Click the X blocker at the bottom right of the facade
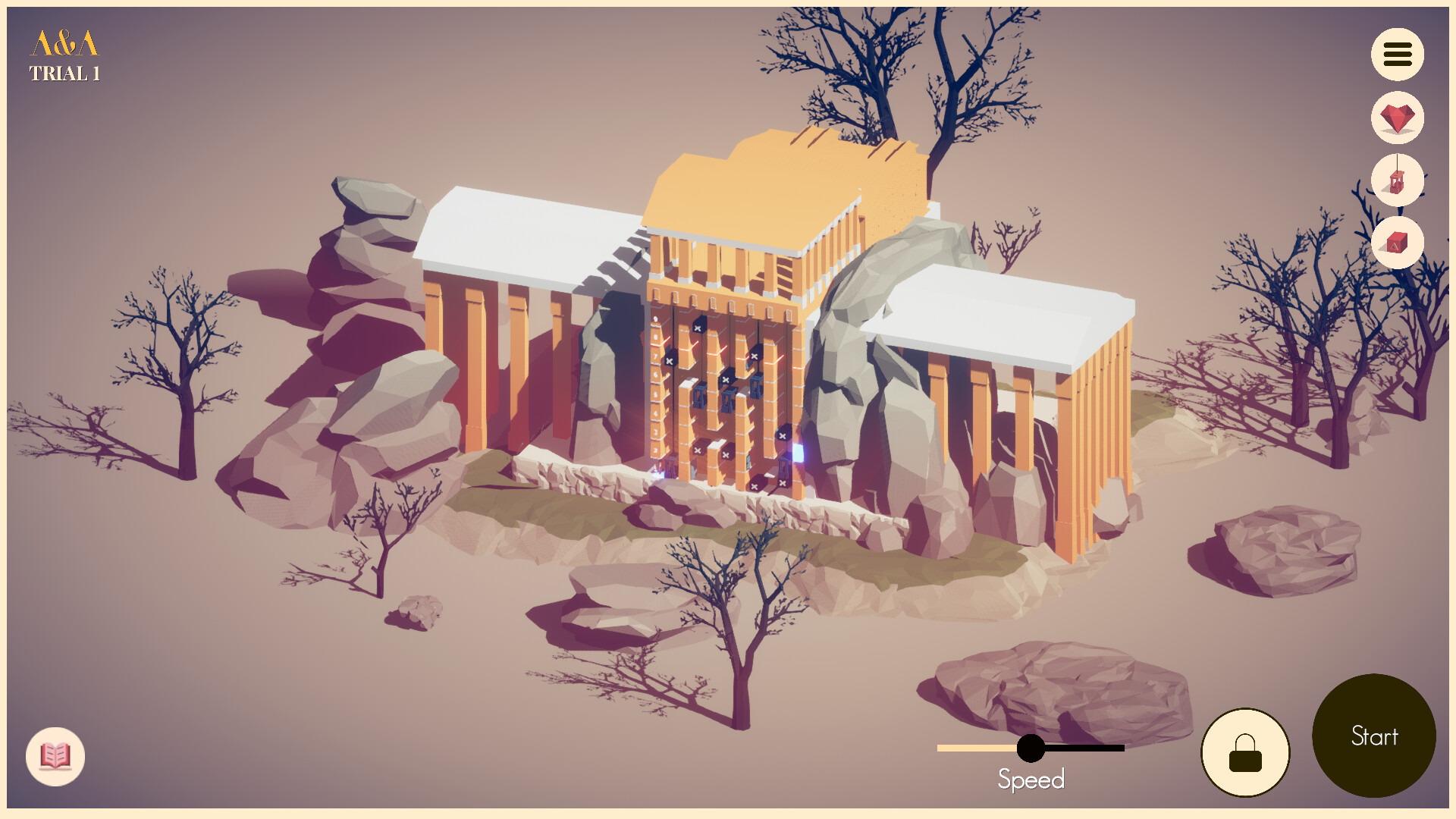The width and height of the screenshot is (1456, 819). (783, 484)
